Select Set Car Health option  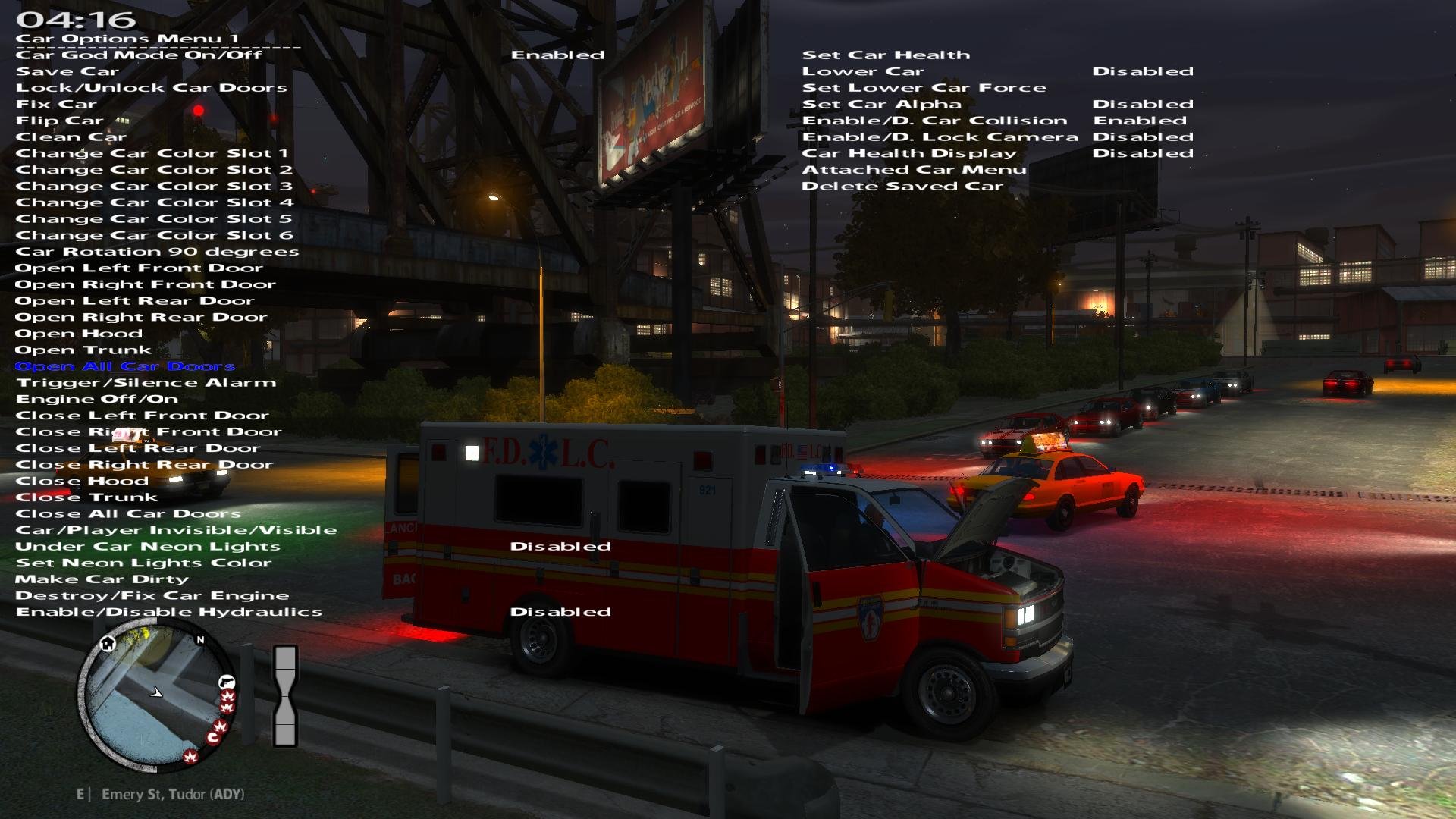click(x=886, y=55)
